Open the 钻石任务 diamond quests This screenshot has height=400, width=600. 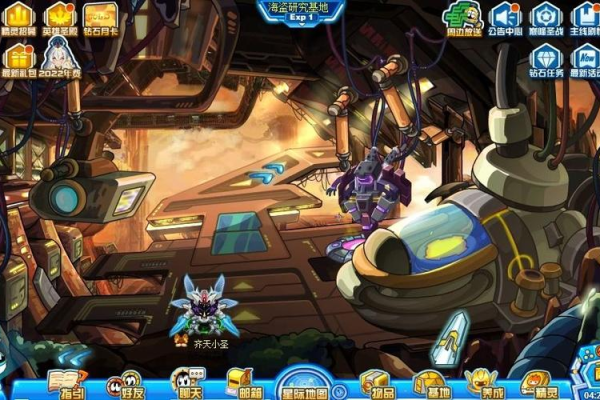pyautogui.click(x=545, y=58)
